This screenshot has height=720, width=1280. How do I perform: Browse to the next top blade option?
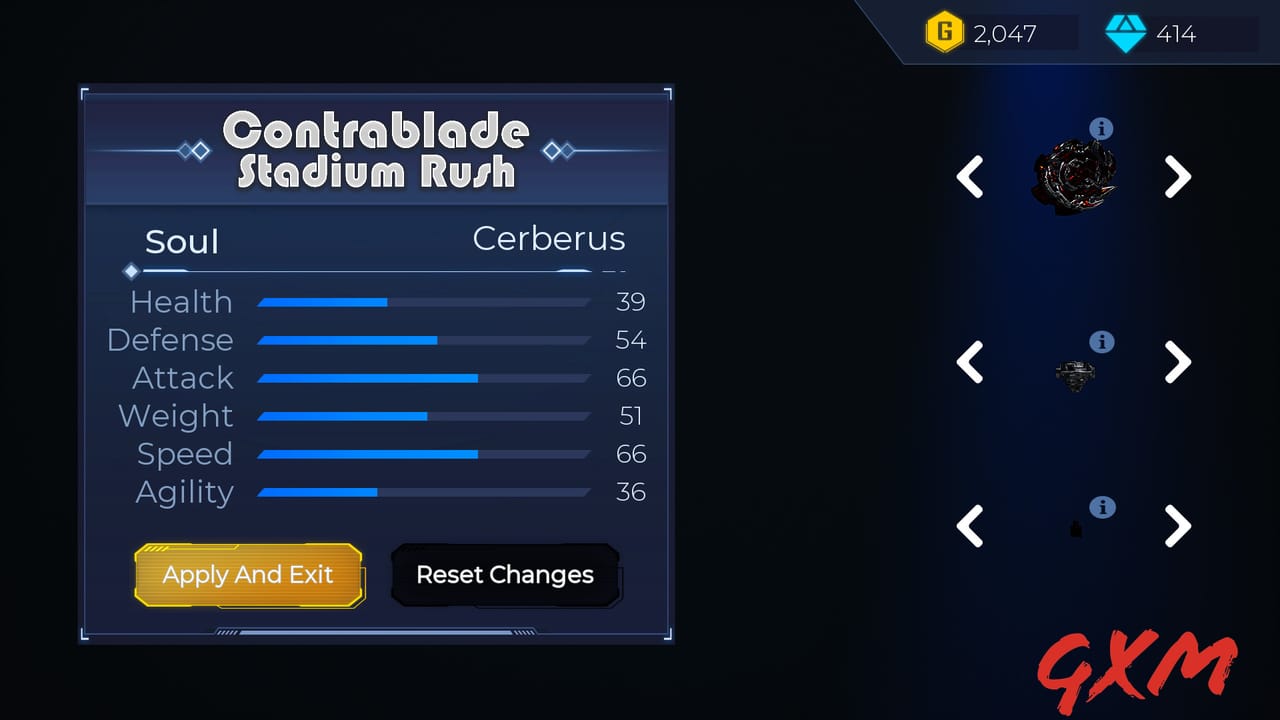click(1178, 177)
